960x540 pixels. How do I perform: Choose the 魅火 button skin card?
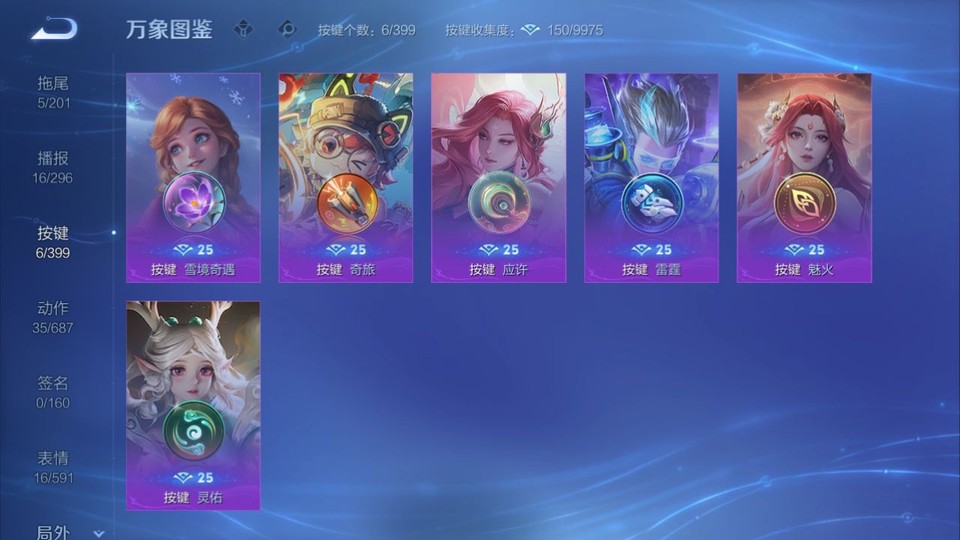click(x=804, y=177)
